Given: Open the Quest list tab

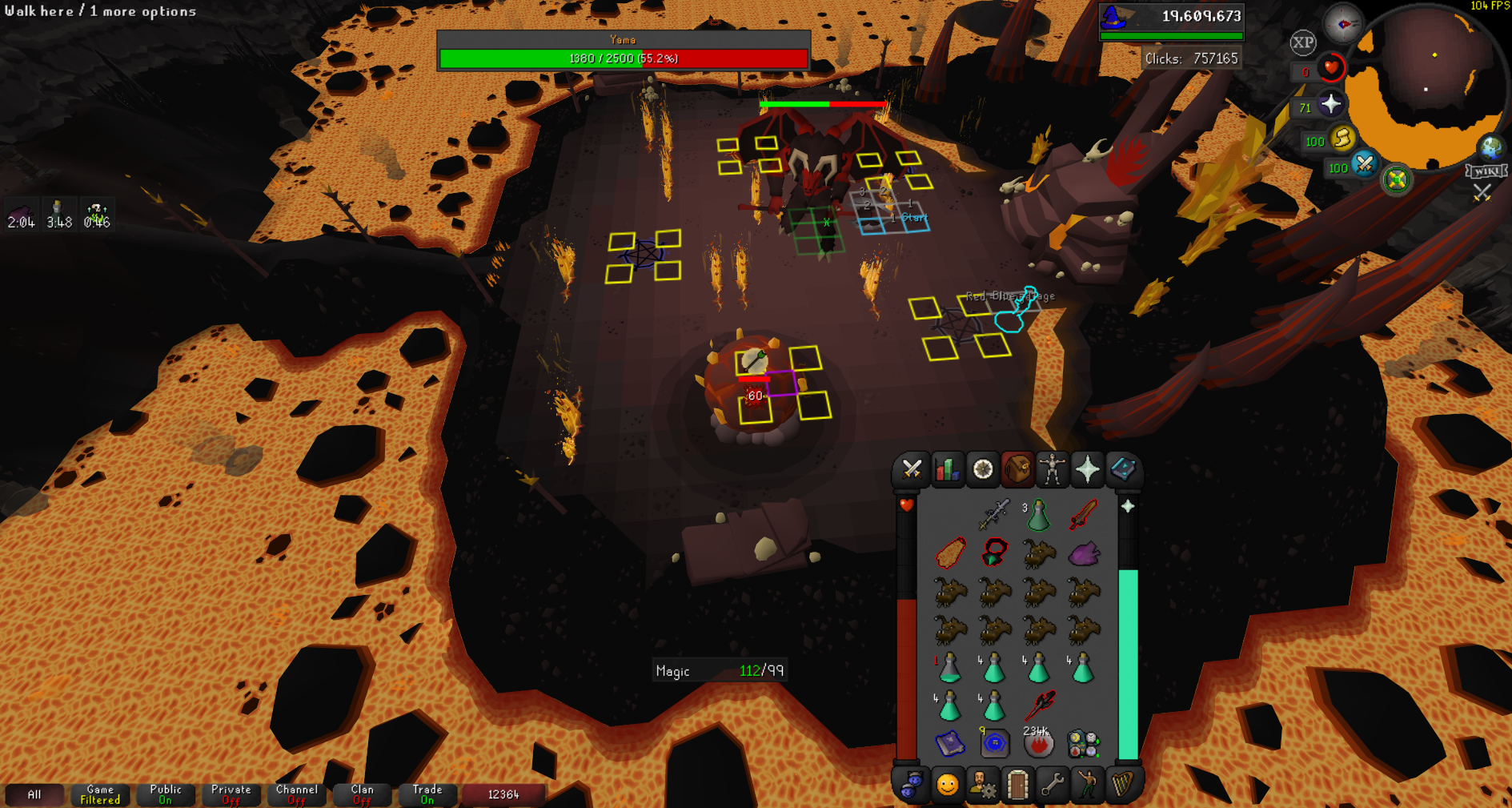Looking at the screenshot, I should tap(982, 470).
